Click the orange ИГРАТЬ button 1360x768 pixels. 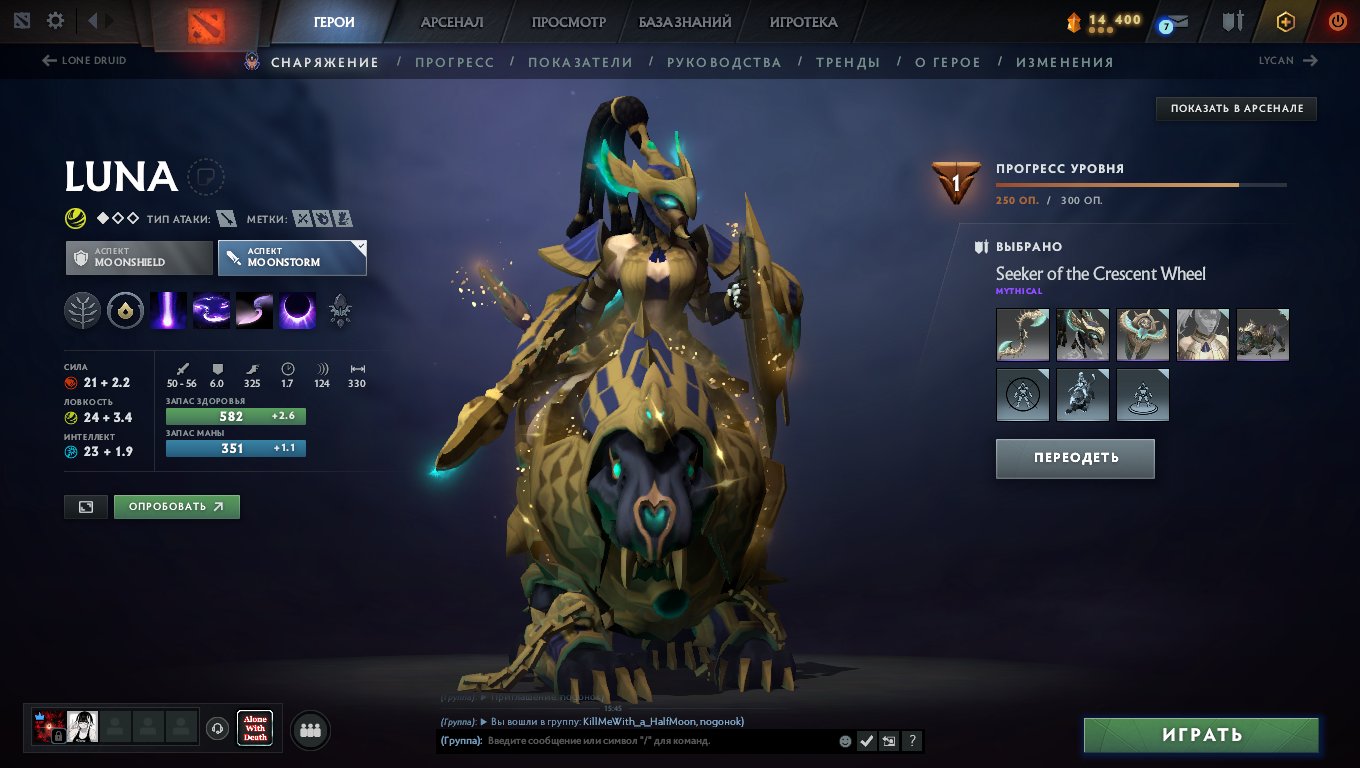coord(1200,734)
